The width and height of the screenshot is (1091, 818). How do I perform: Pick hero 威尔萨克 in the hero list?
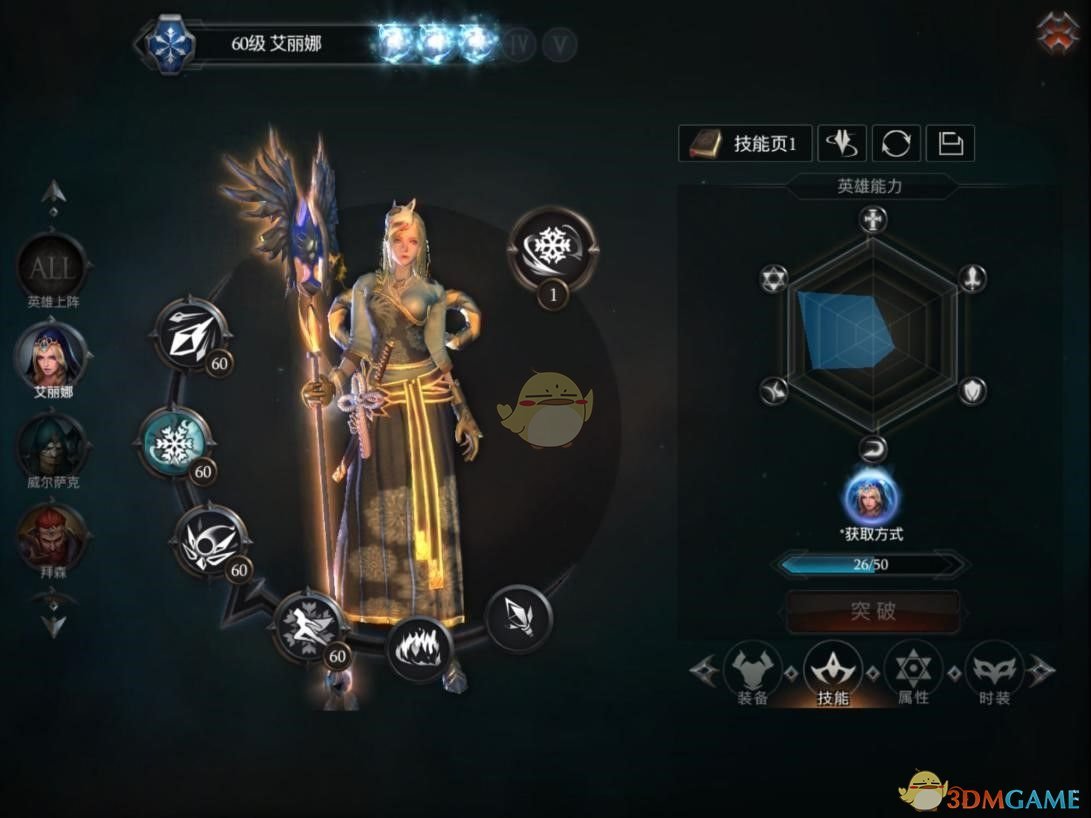50,446
